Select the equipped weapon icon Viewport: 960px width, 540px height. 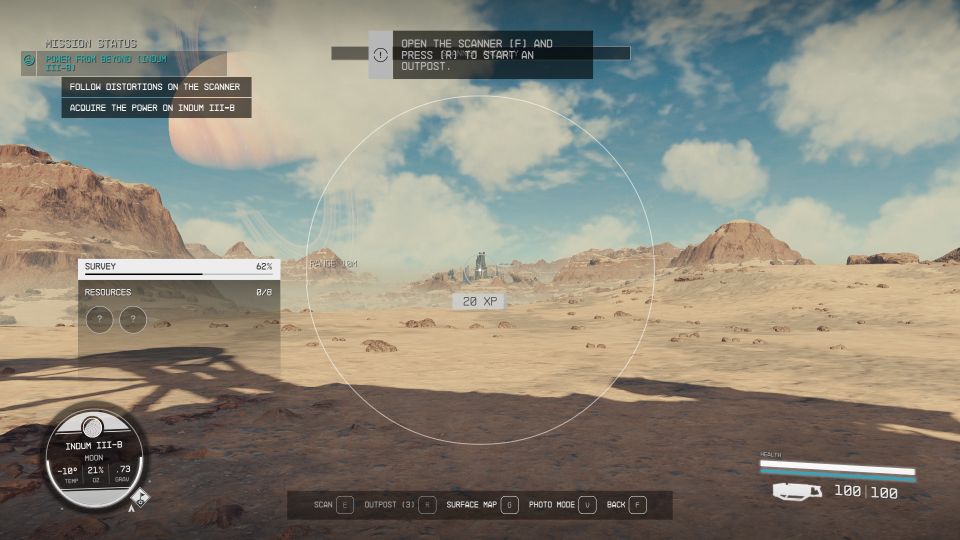point(797,491)
